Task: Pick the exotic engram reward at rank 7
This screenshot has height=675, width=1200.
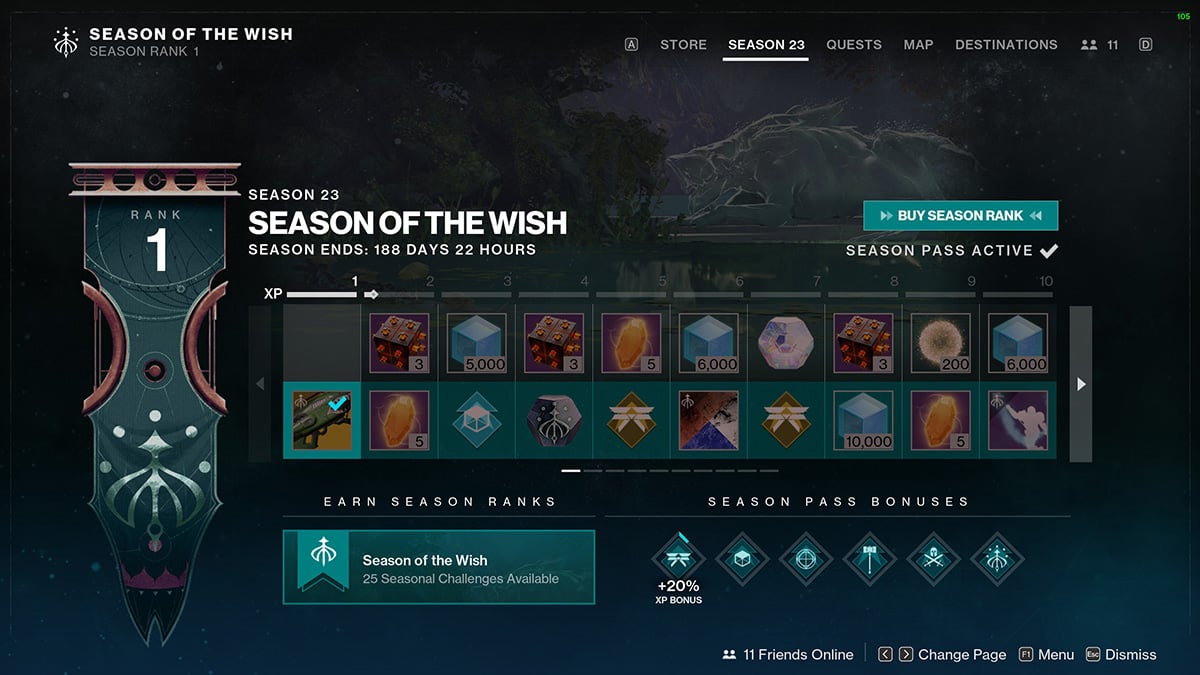Action: coord(786,343)
